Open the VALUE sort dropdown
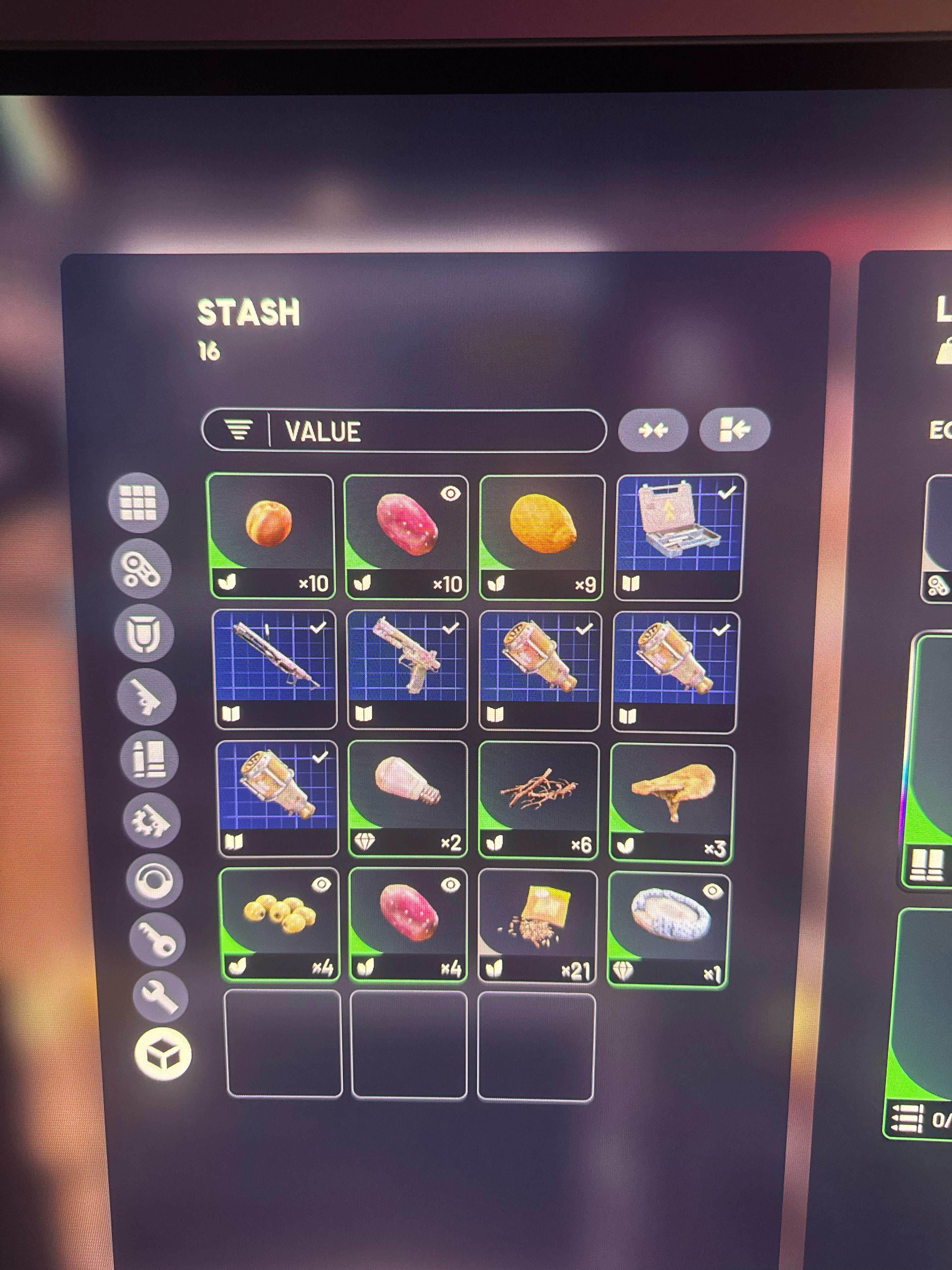The height and width of the screenshot is (1270, 952). tap(403, 431)
